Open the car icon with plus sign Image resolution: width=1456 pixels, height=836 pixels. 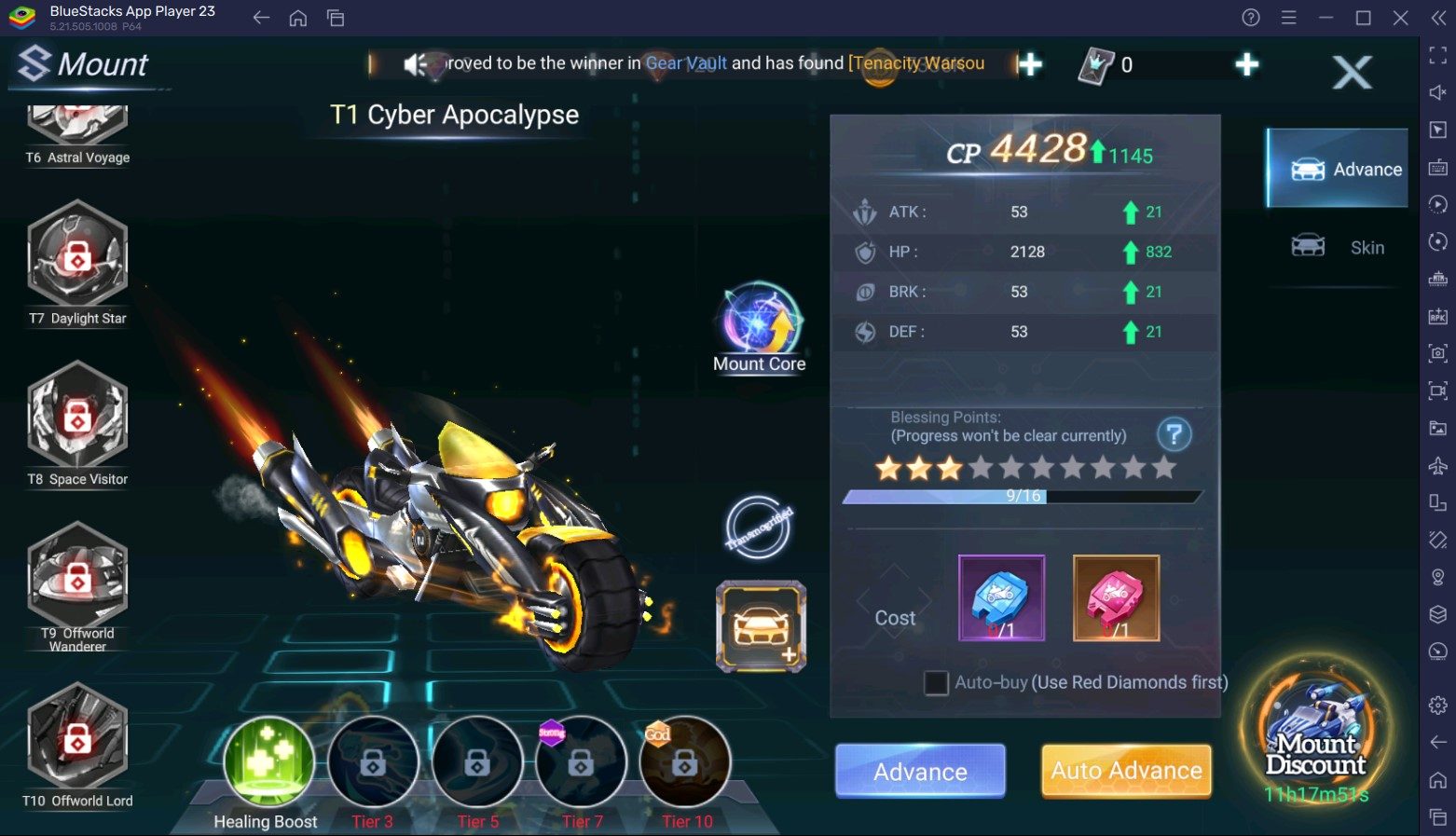761,626
